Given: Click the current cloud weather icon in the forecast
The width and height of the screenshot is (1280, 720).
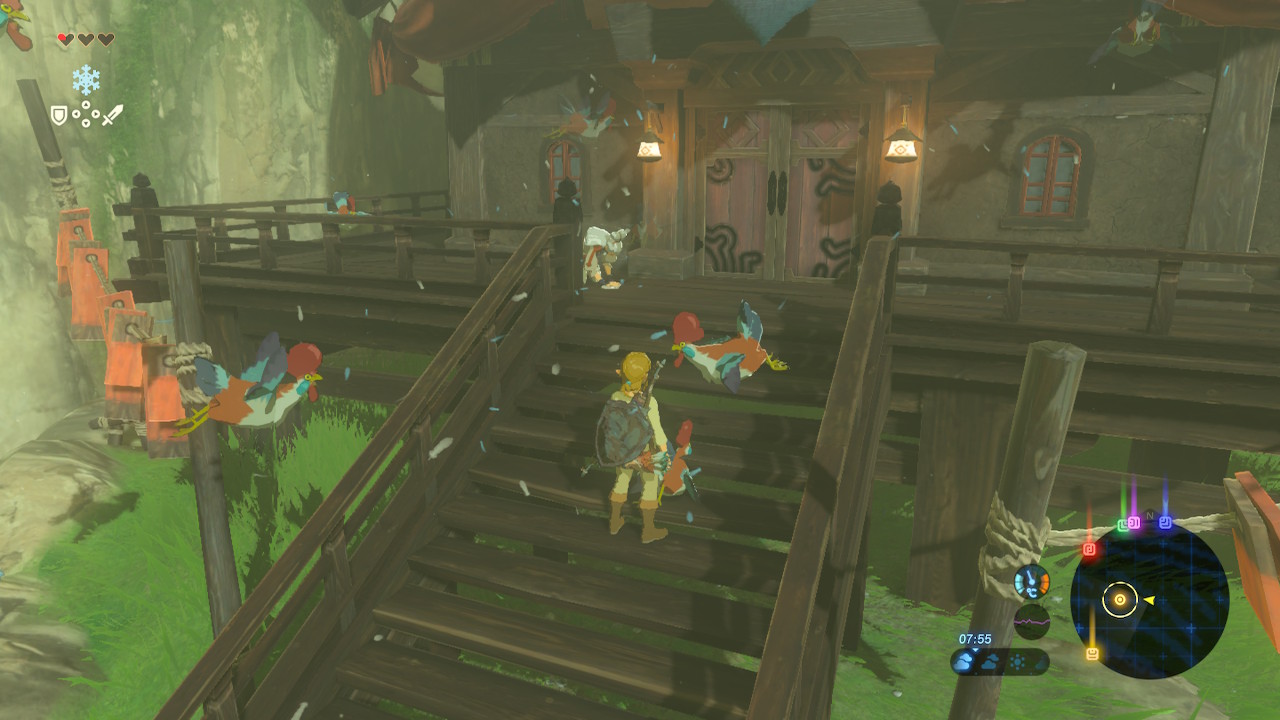Looking at the screenshot, I should pos(962,661).
